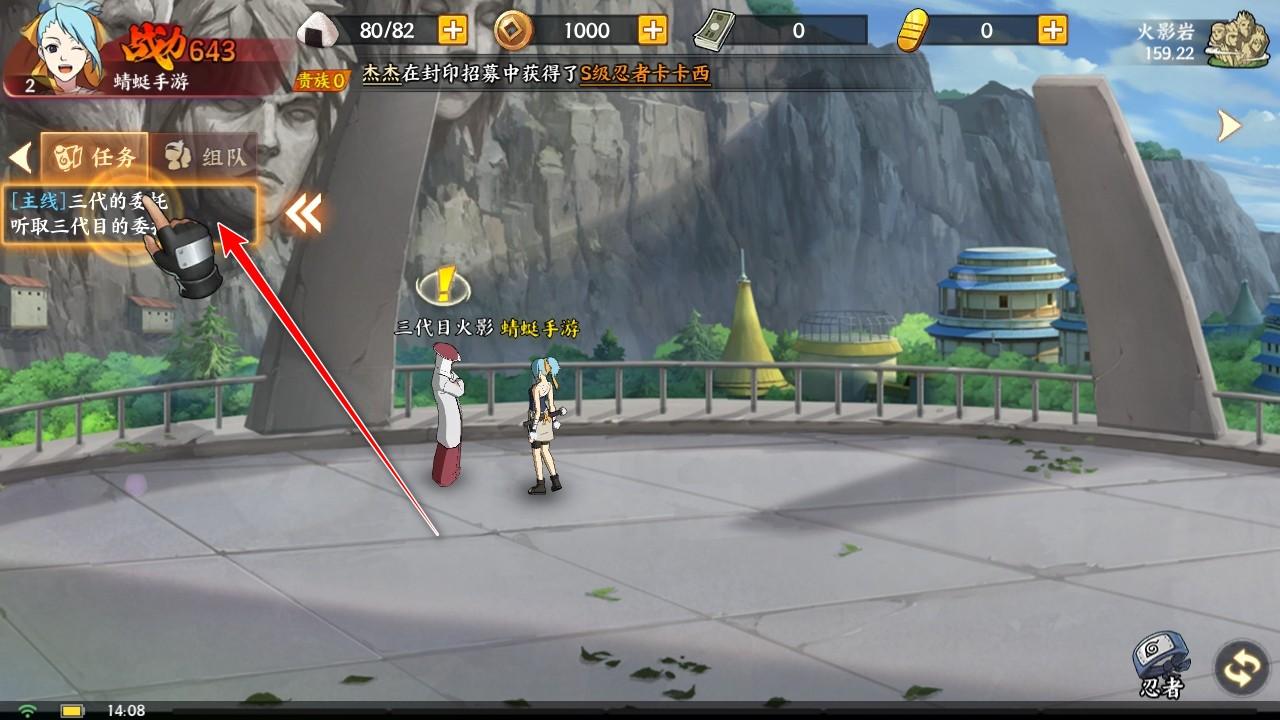Expand the right-side arrow near the top edge
Screen dimensions: 1280x720
1227,124
